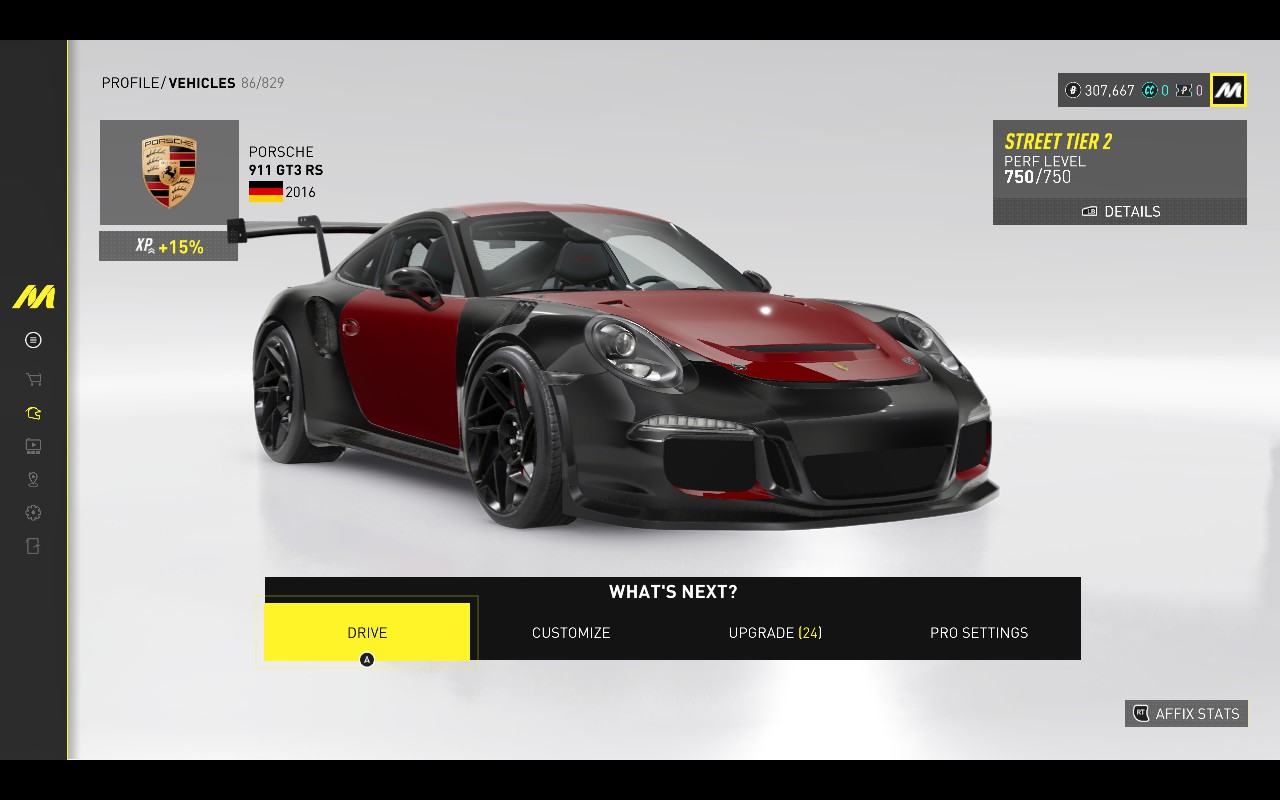
Task: Choose UPGRADE (24) for this car
Action: [775, 632]
